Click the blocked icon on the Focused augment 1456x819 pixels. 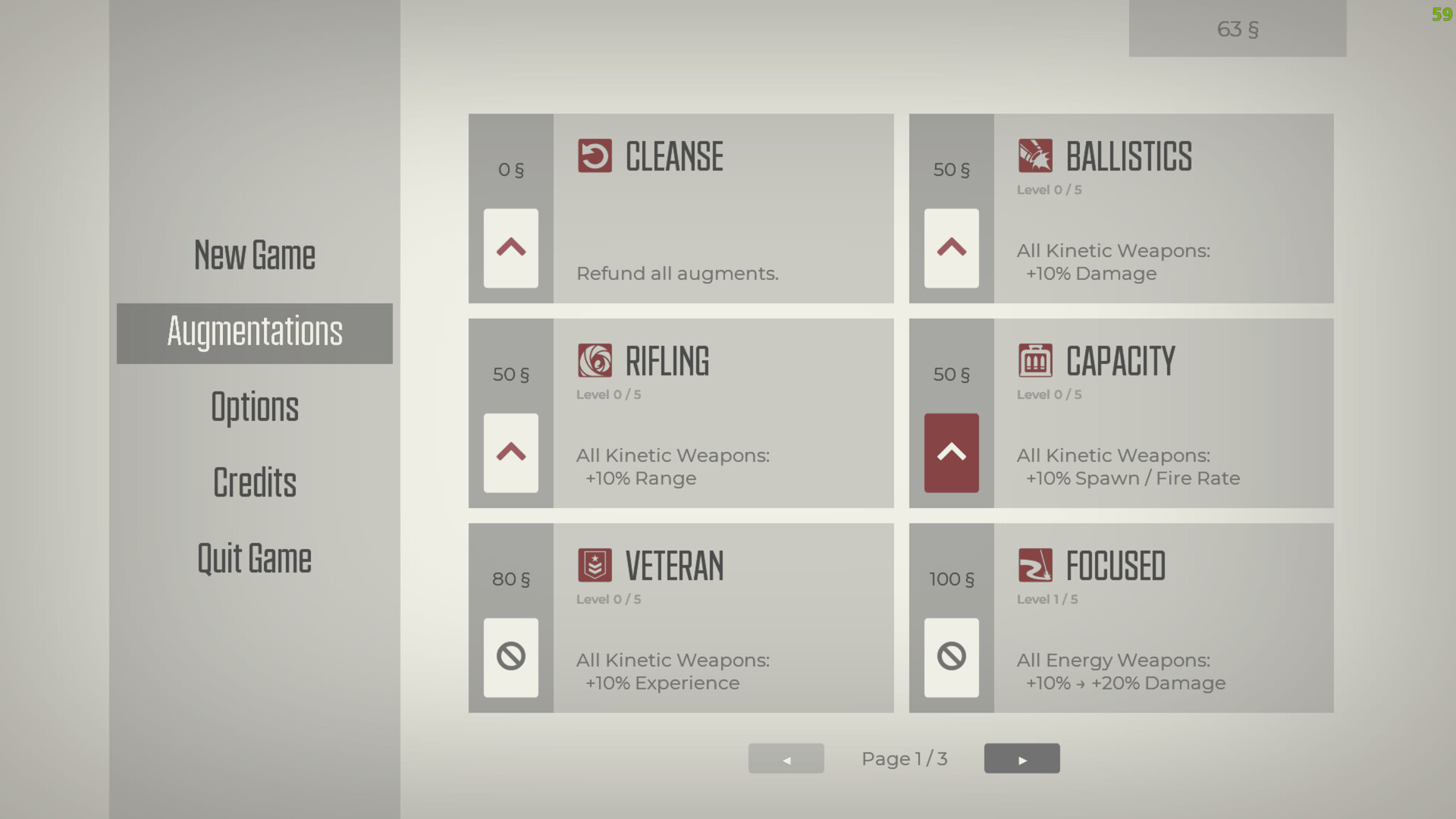pos(950,657)
